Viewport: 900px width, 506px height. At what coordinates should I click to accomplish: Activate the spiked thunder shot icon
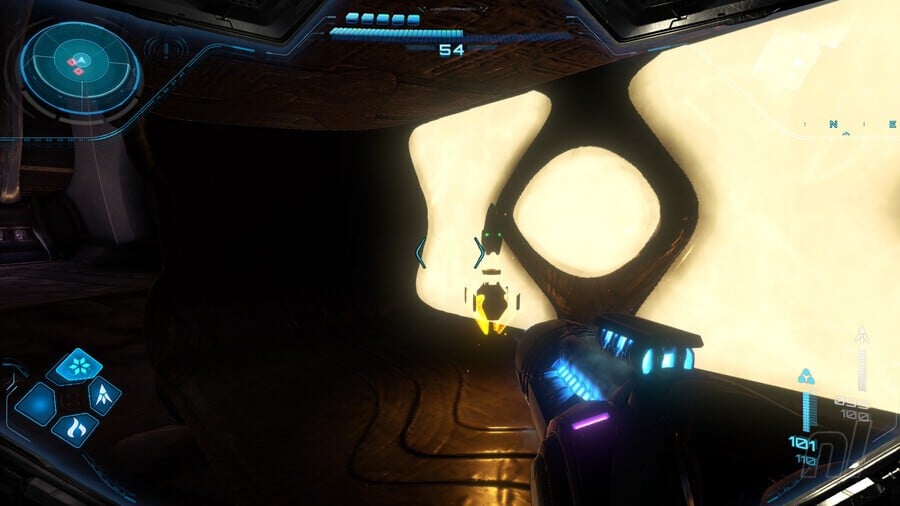point(104,396)
